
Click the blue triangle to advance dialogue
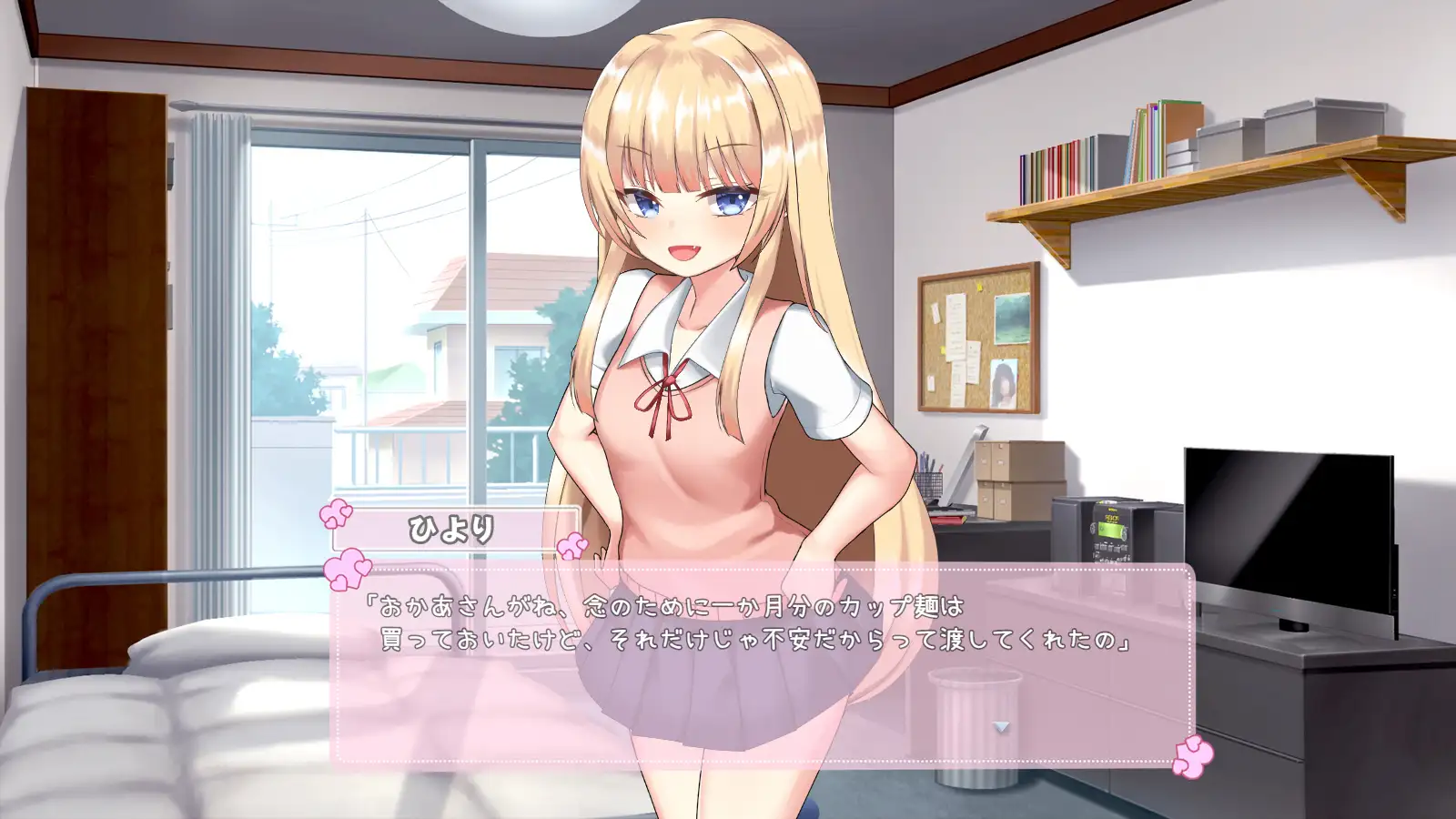point(1002,727)
